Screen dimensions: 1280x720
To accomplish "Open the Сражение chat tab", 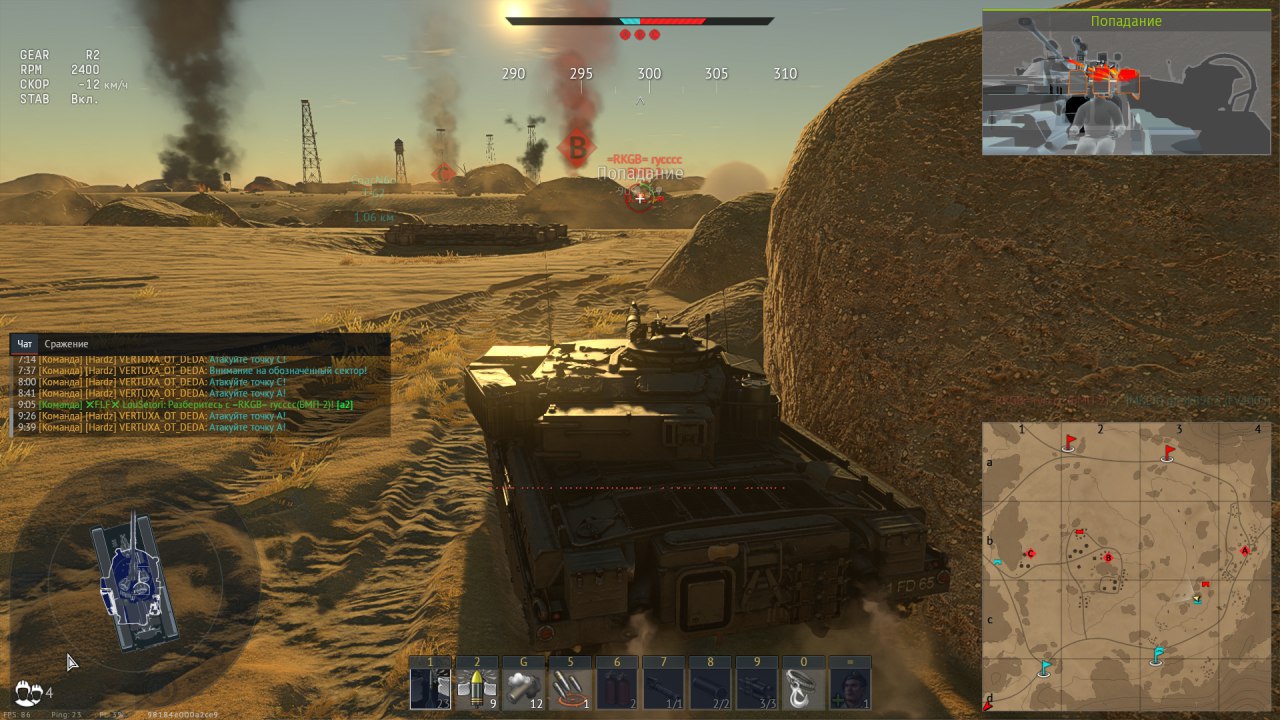I will pos(66,344).
